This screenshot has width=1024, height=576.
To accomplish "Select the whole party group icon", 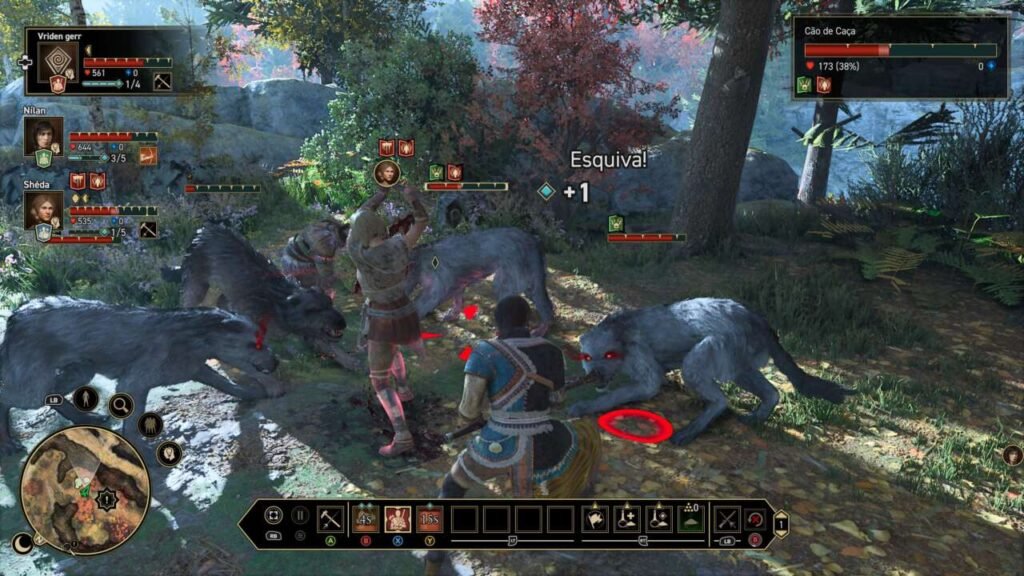I will (150, 426).
